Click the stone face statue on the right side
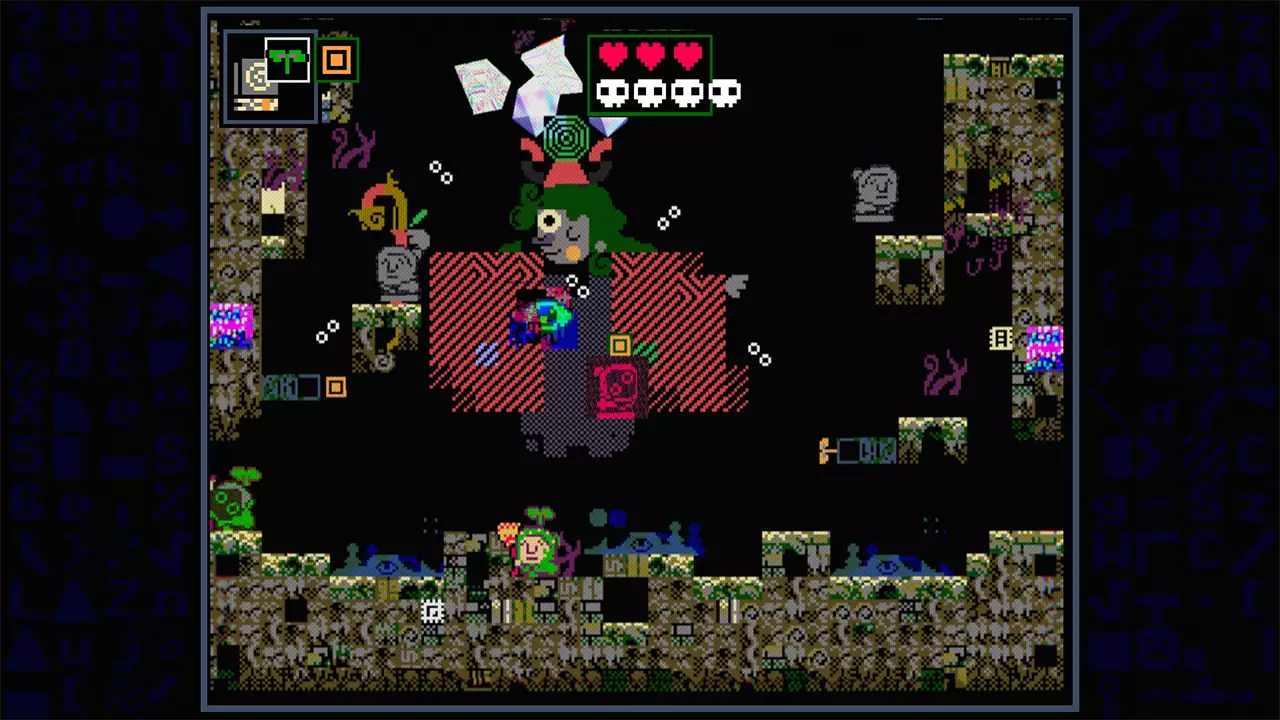 pos(875,190)
